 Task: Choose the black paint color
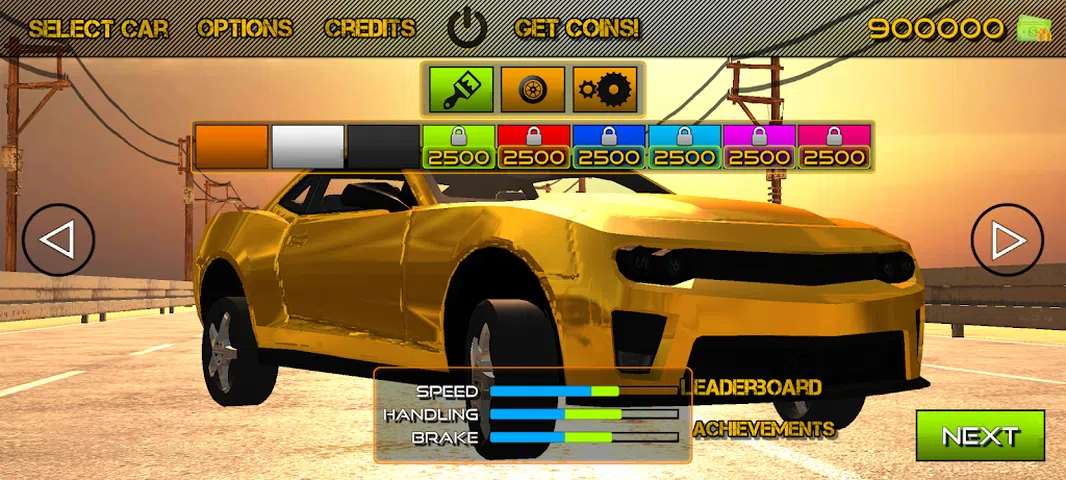[383, 146]
